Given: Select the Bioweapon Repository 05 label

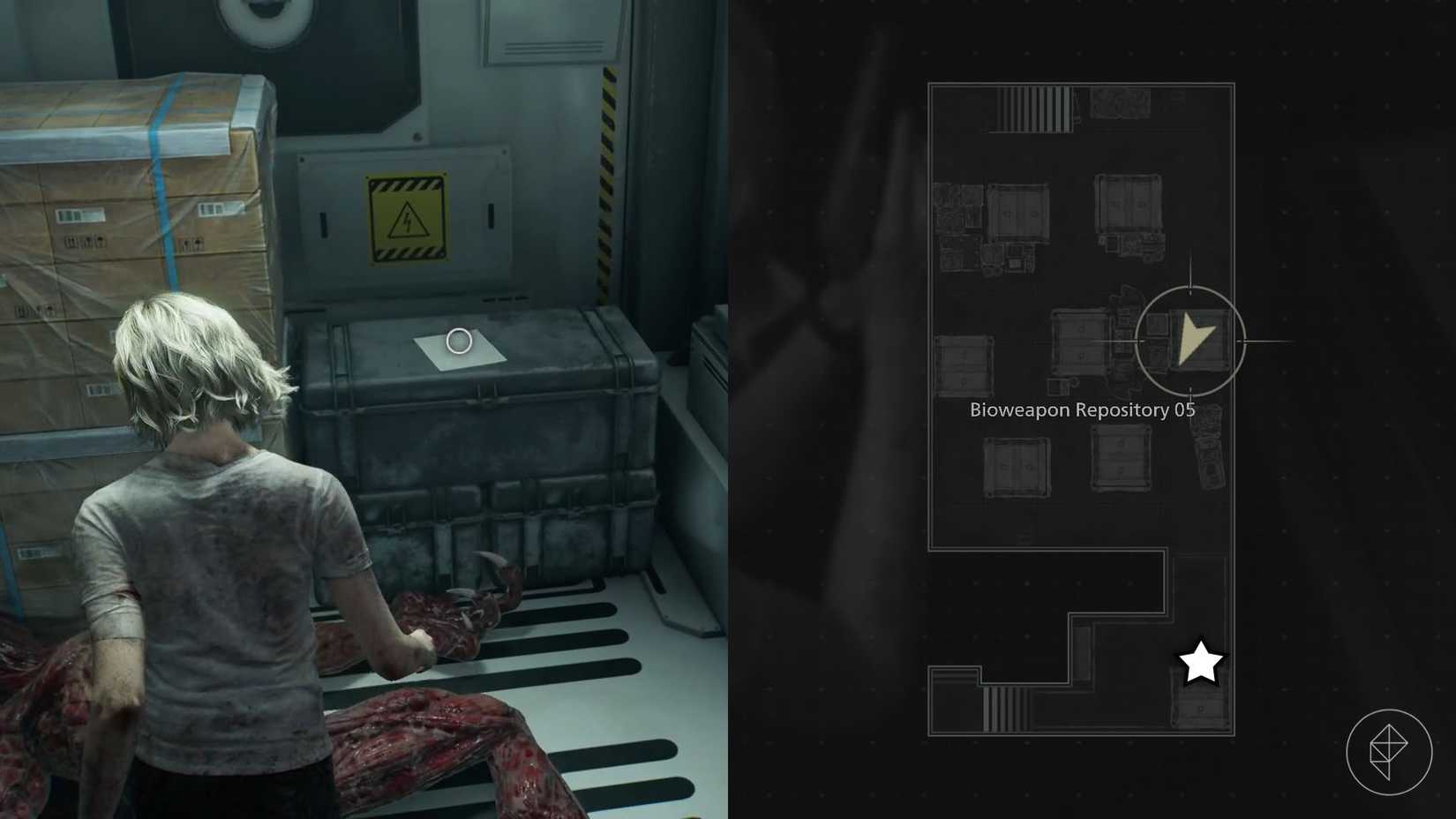Looking at the screenshot, I should [1082, 409].
